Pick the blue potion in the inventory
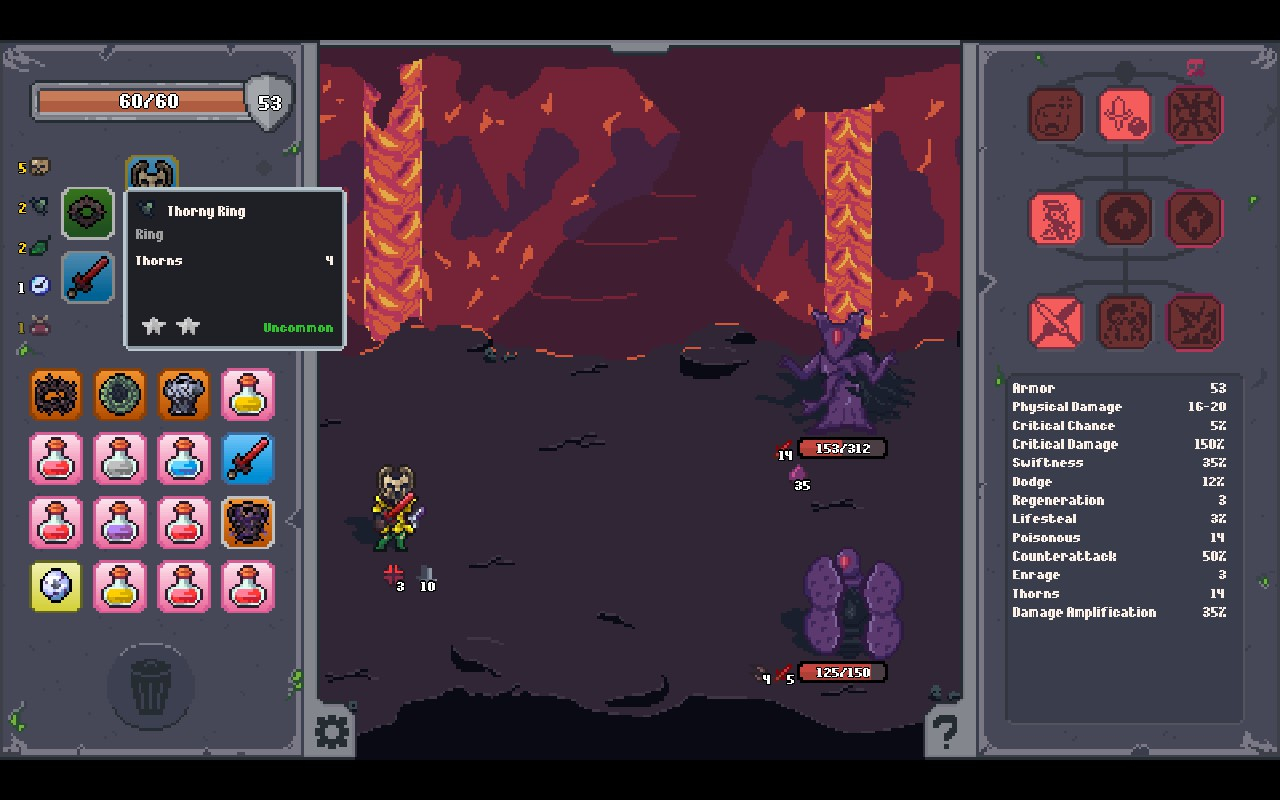Viewport: 1280px width, 800px height. [184, 459]
